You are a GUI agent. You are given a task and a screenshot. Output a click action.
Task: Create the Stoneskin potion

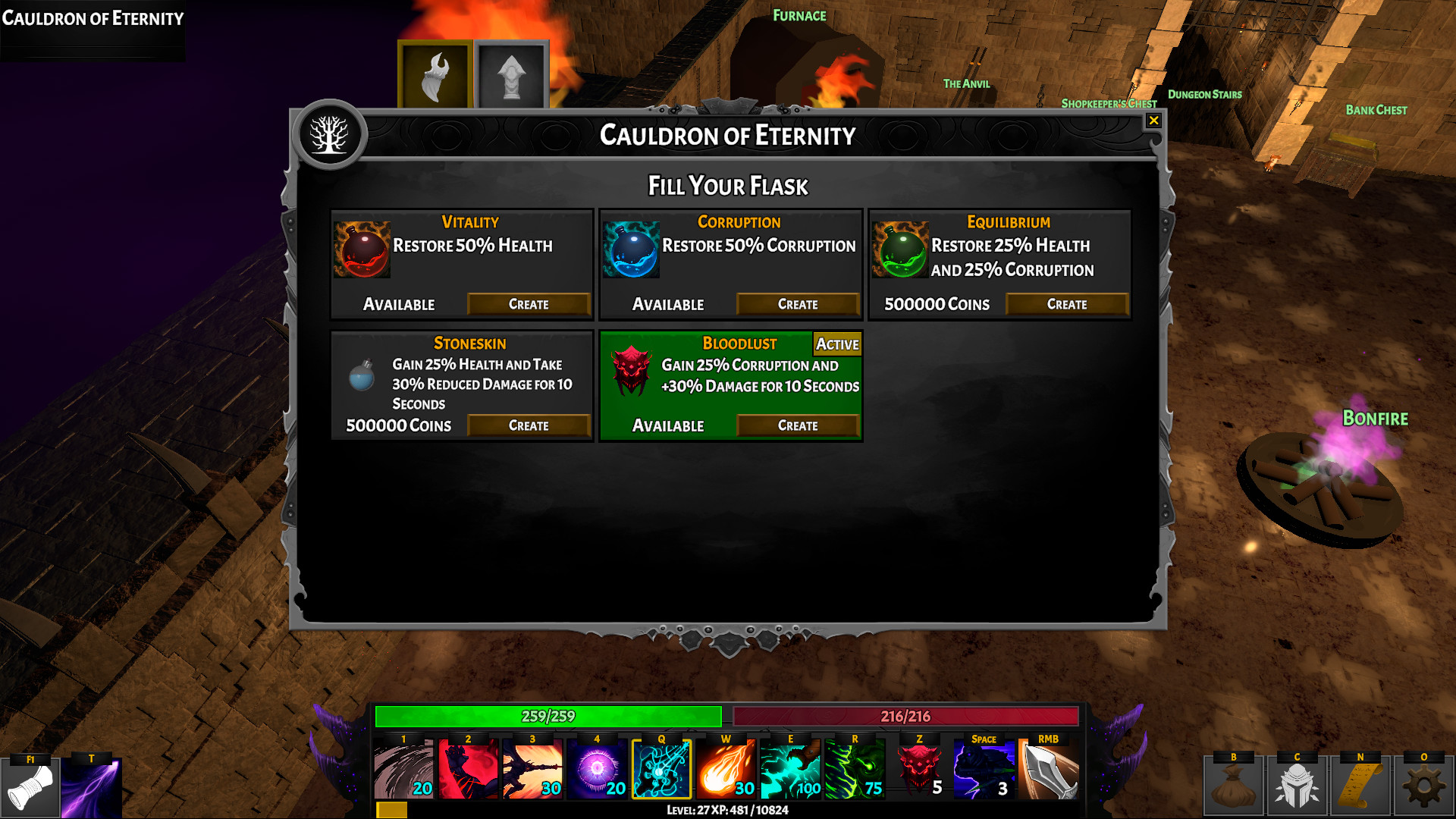click(529, 425)
